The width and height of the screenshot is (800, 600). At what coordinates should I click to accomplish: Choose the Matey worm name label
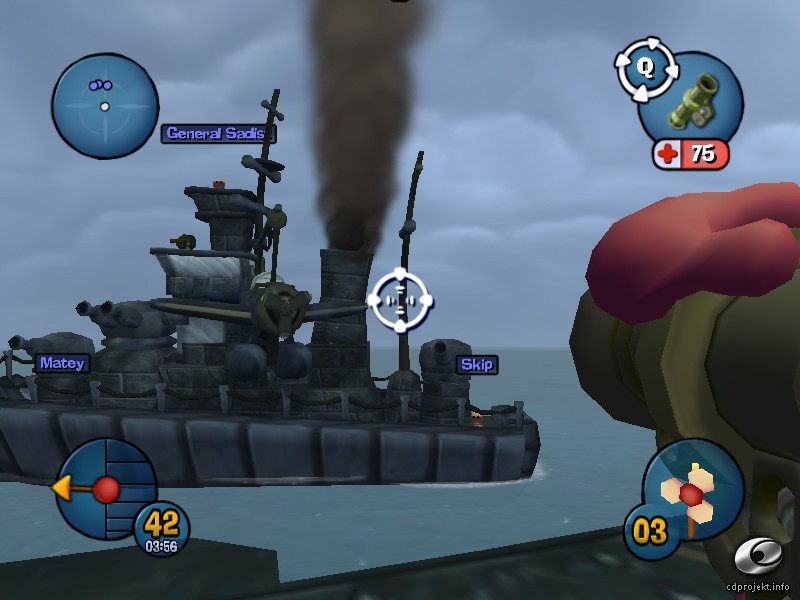(x=61, y=363)
